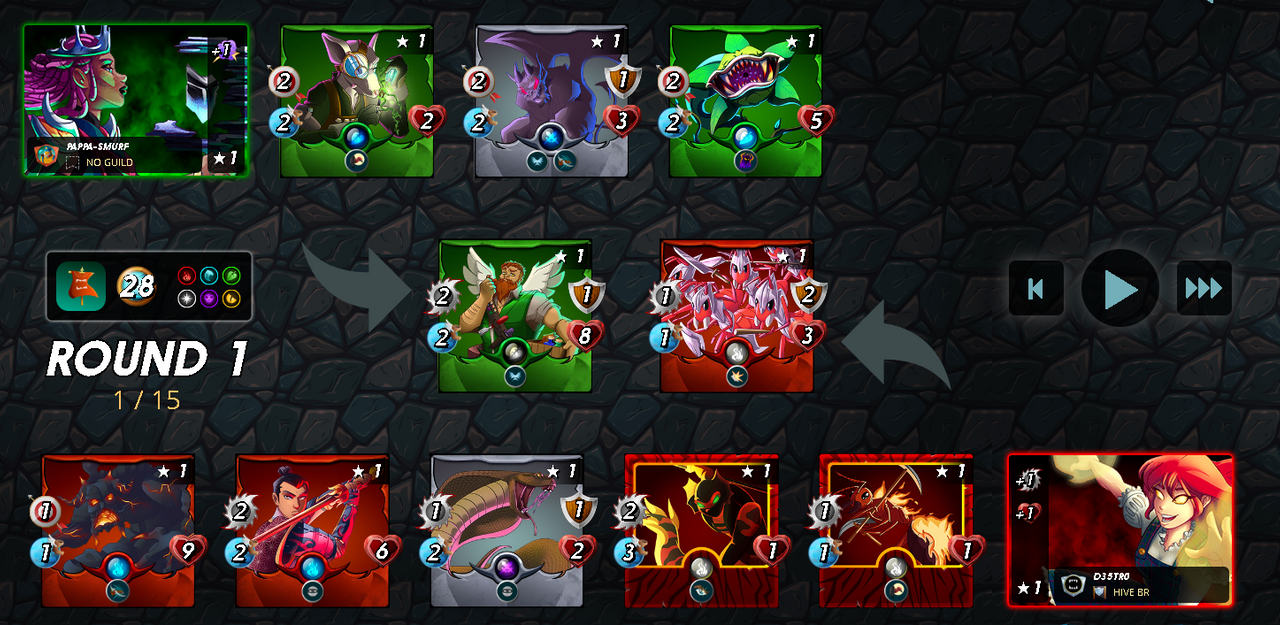1280x625 pixels.
Task: Select the winged bearded man card
Action: point(515,315)
